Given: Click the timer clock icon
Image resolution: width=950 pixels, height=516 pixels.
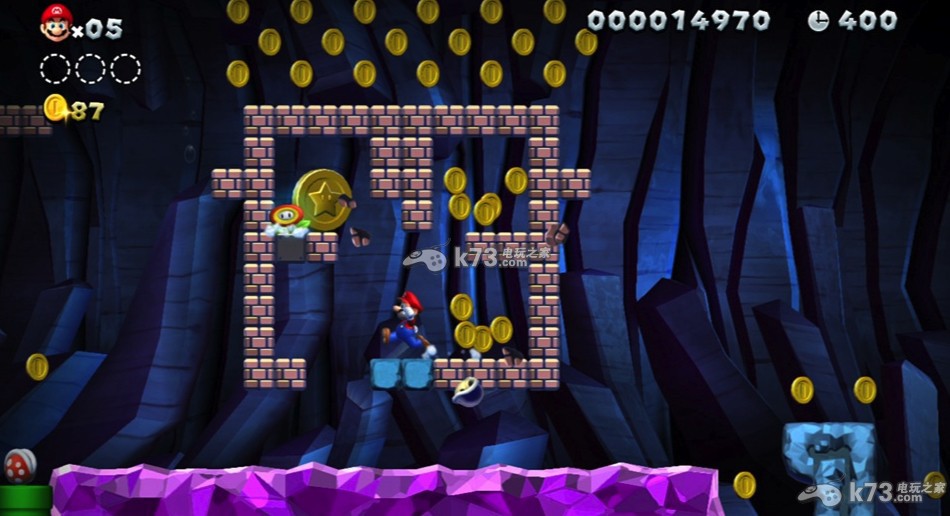Looking at the screenshot, I should click(818, 20).
